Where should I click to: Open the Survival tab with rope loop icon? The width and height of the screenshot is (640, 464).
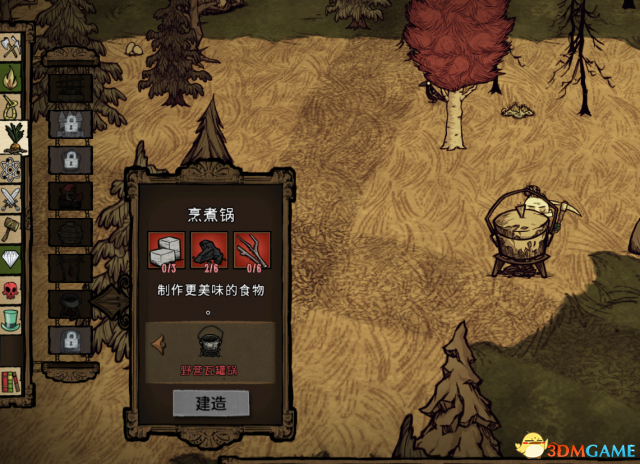click(12, 106)
